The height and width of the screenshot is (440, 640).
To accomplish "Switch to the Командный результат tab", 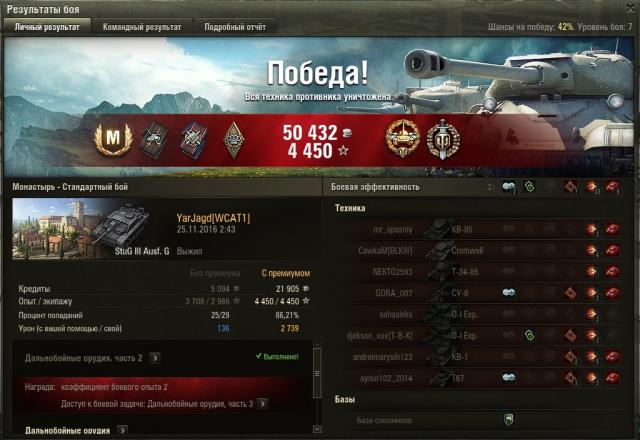I will pyautogui.click(x=142, y=27).
